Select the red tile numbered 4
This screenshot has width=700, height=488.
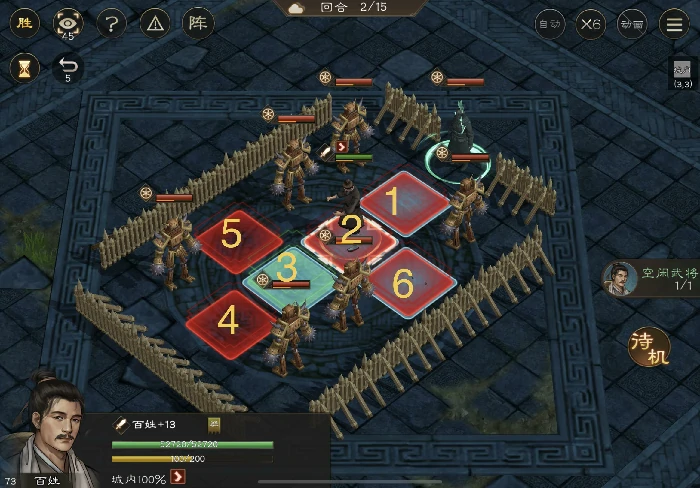pos(229,320)
